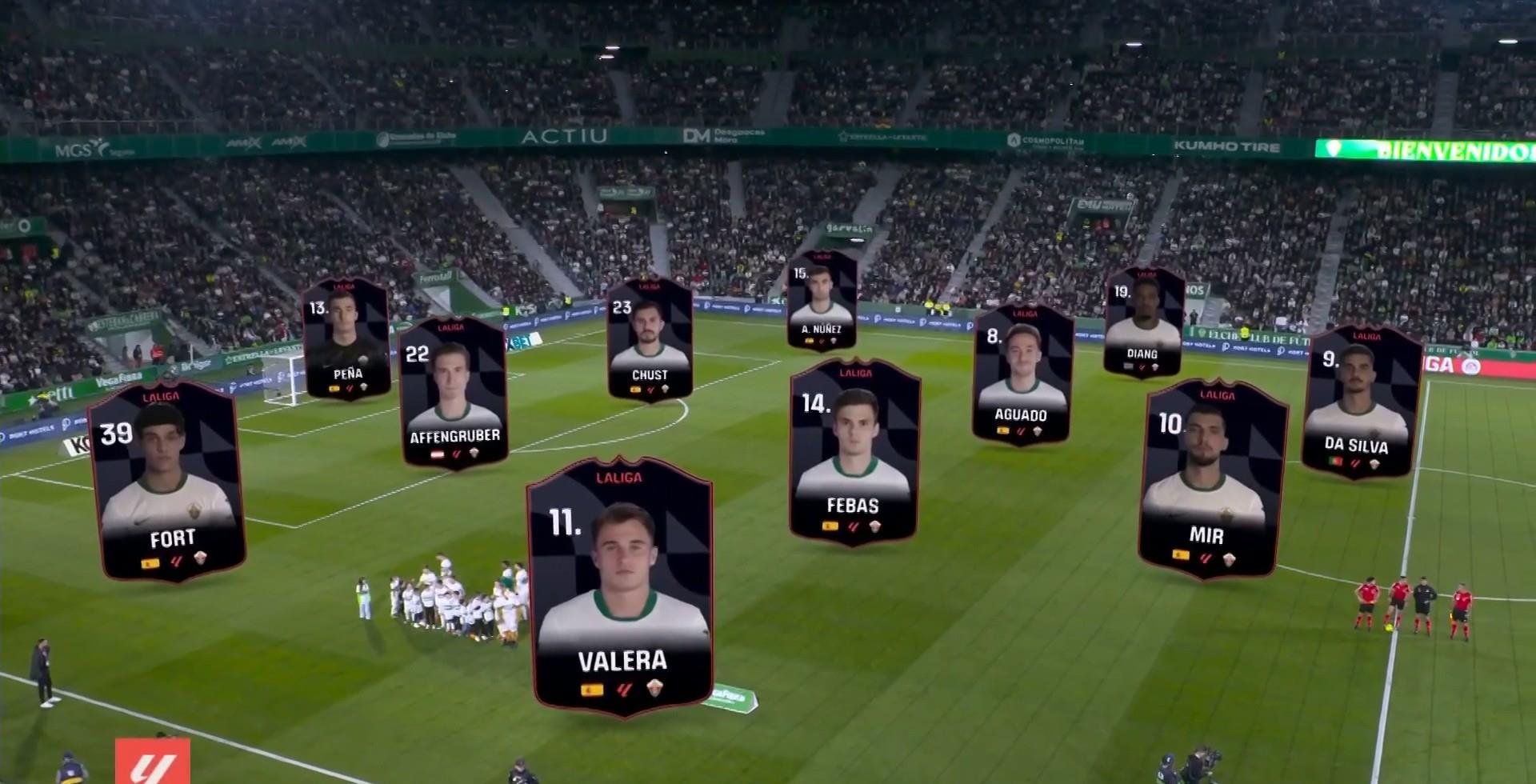Click goalkeeper Peña's lineup card
This screenshot has width=1536, height=784.
point(346,338)
